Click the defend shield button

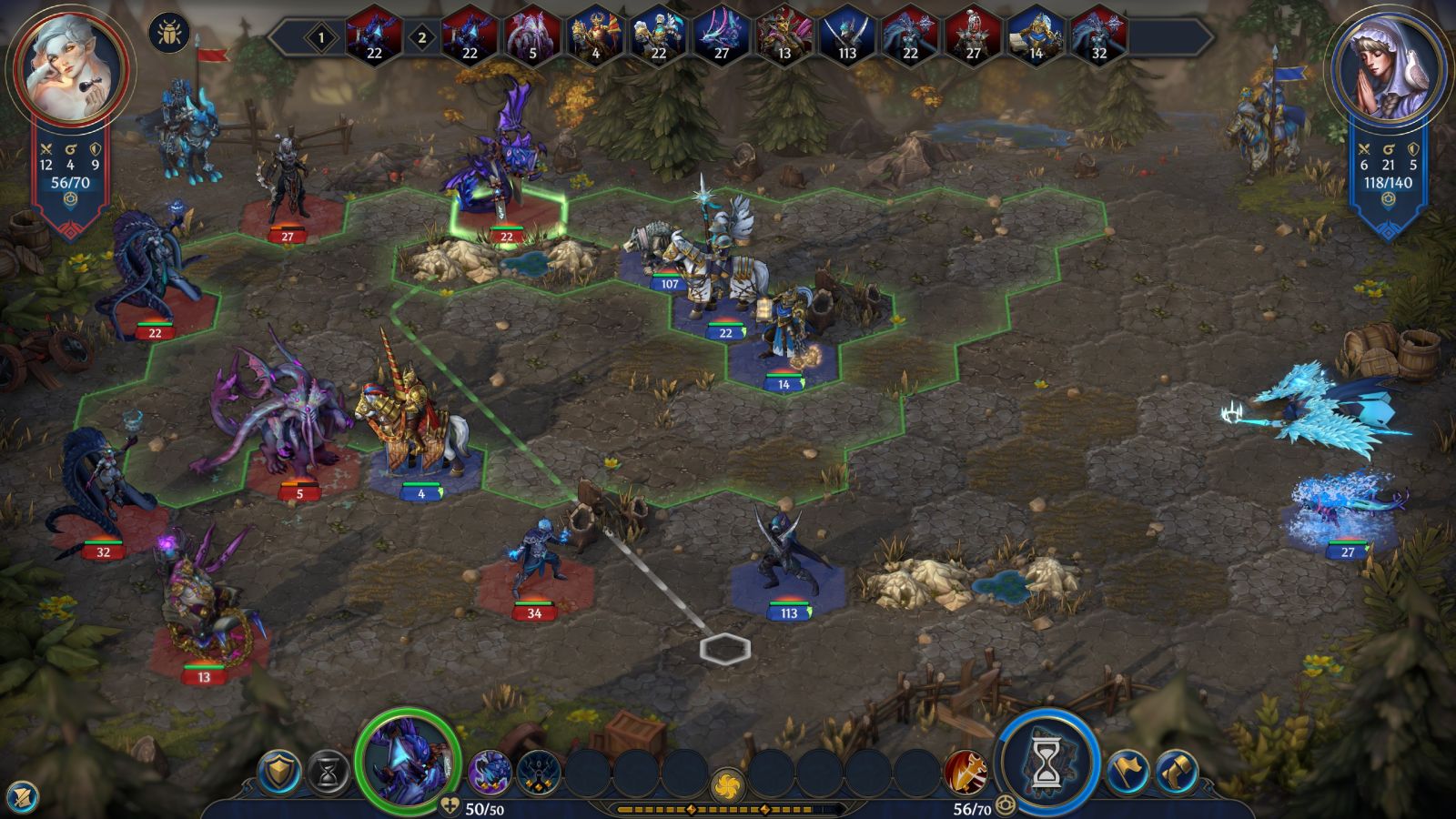click(278, 773)
